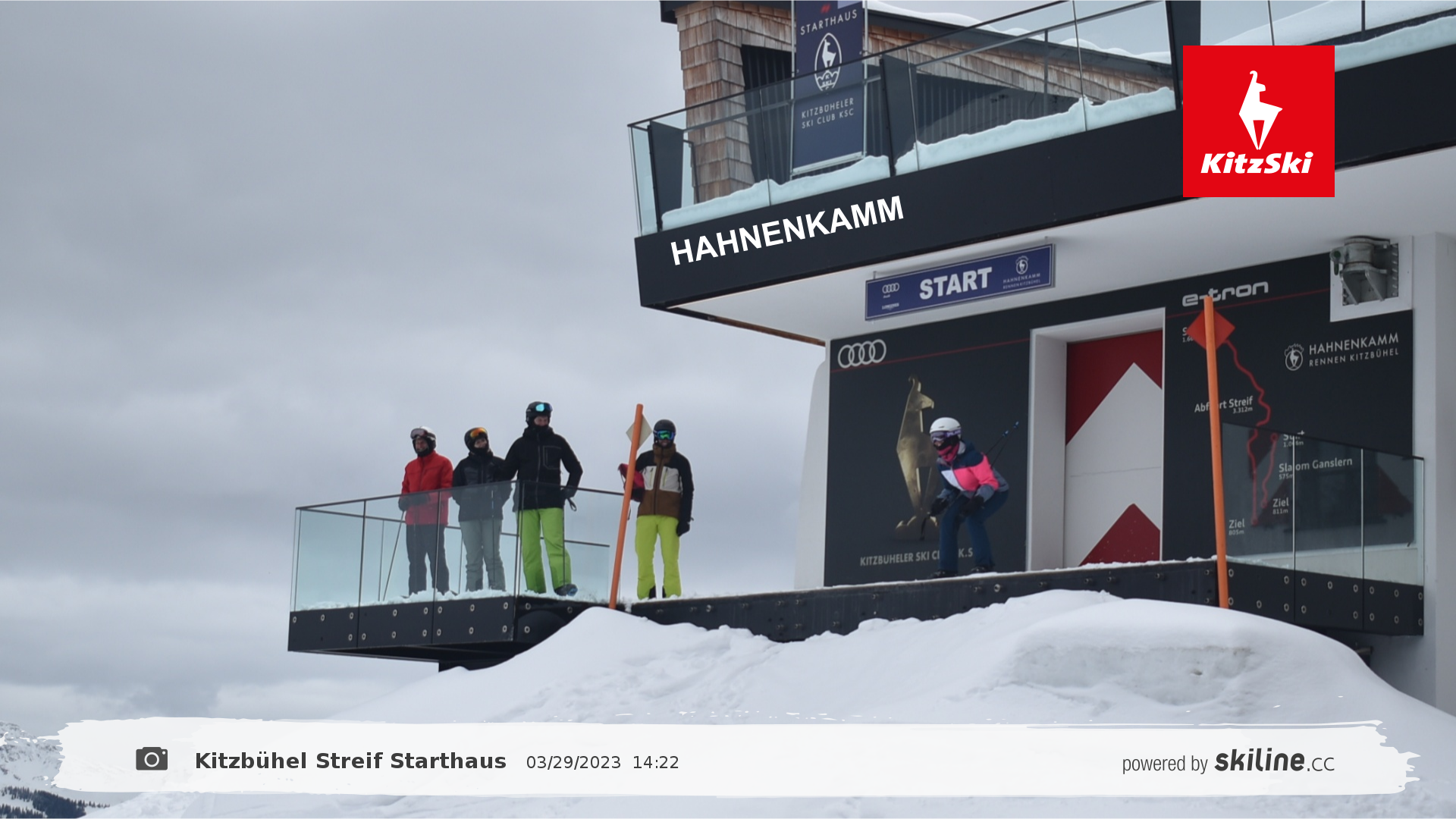Click the red KitzSki logo
Image resolution: width=1456 pixels, height=819 pixels.
coord(1258,121)
